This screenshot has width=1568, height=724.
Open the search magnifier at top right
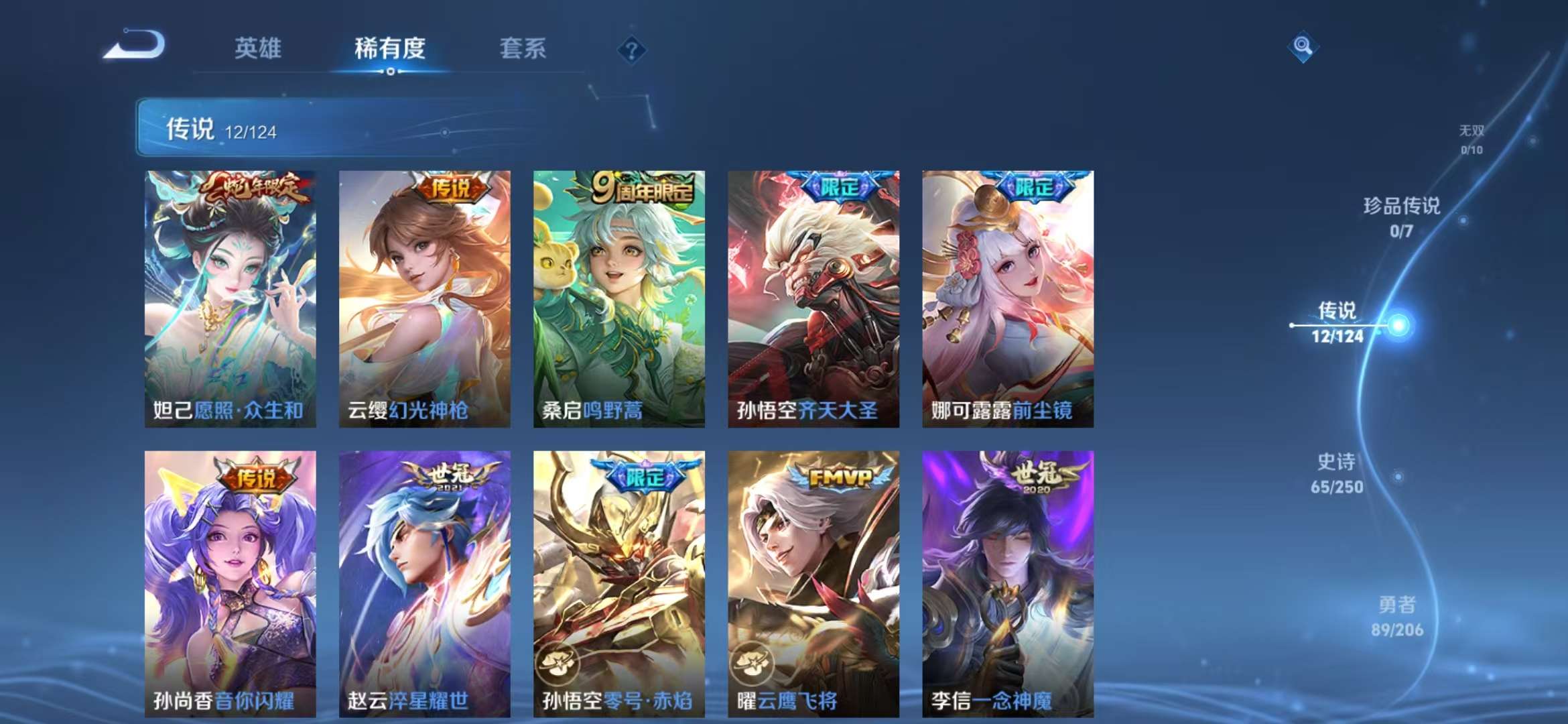click(x=1302, y=46)
